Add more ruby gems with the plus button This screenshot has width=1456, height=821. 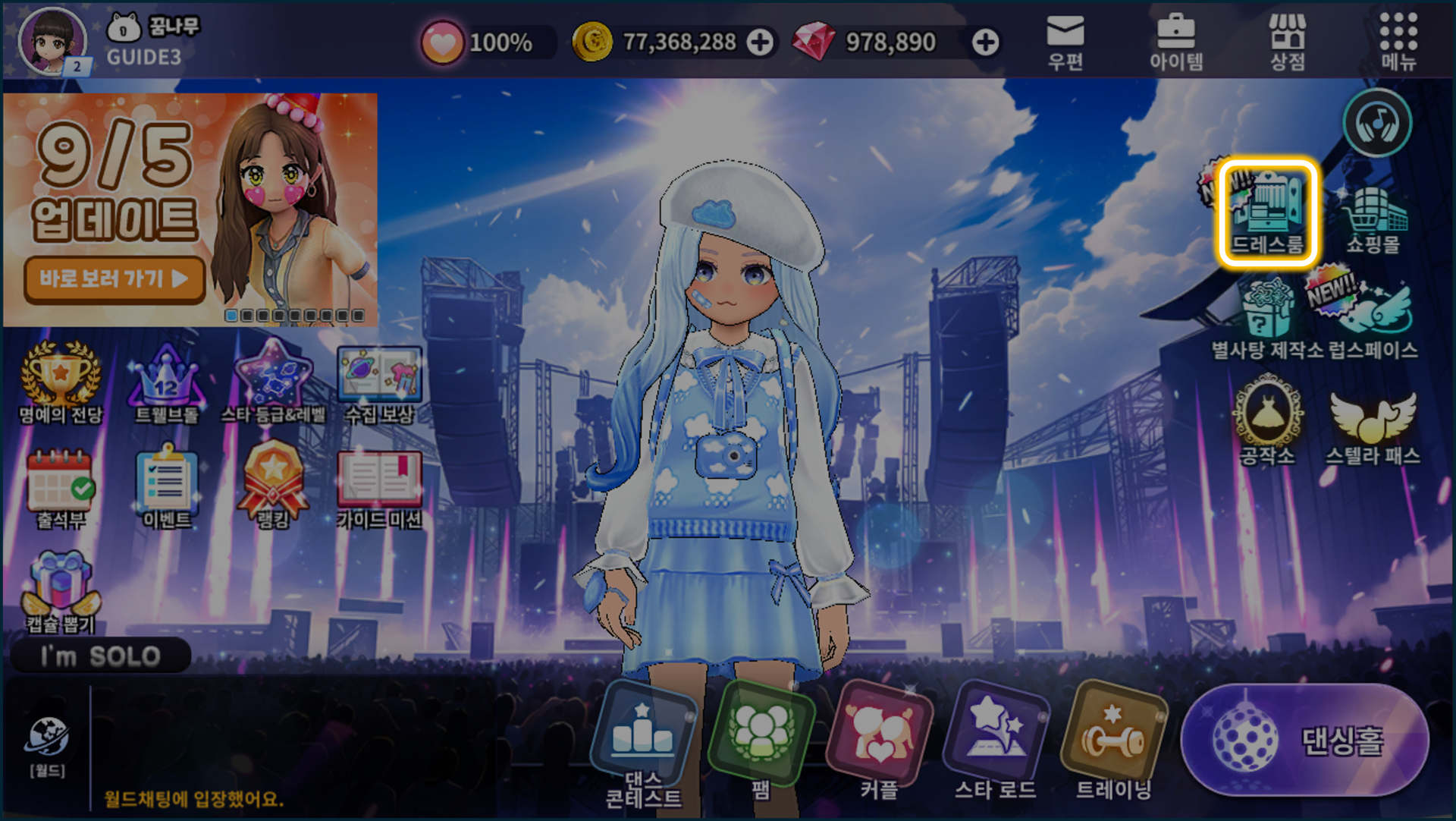985,42
